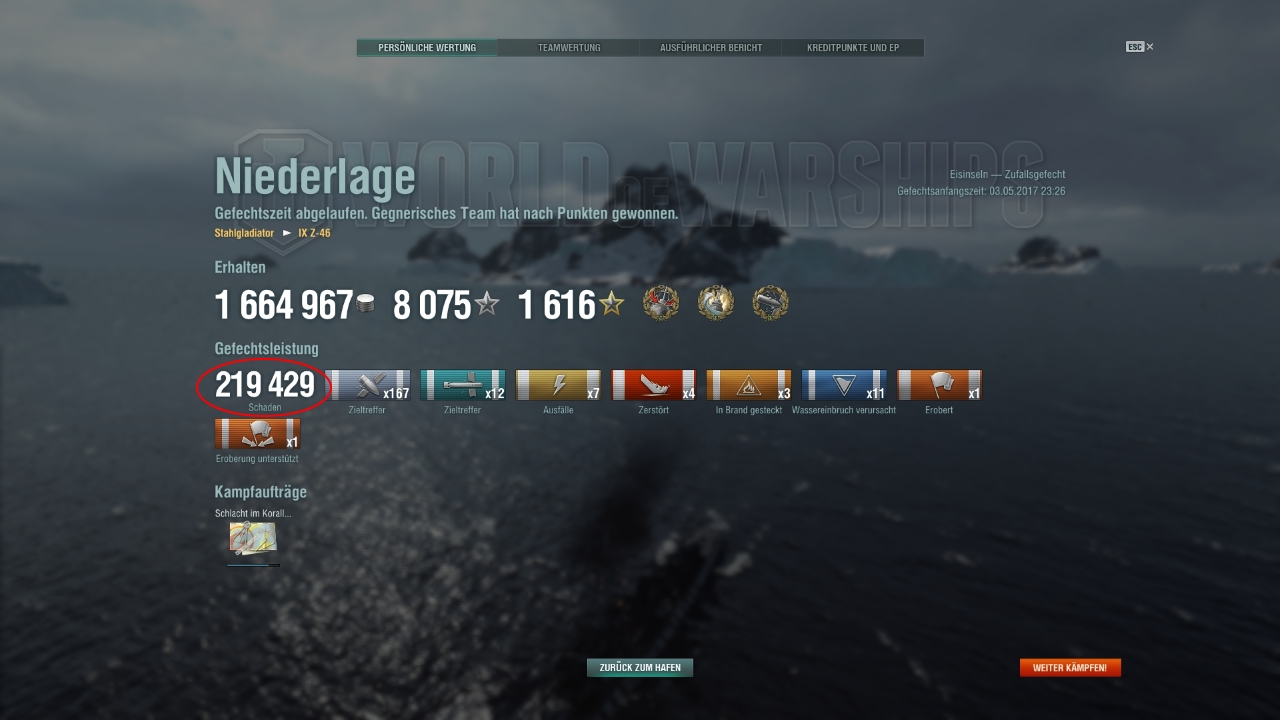
Task: Click the Erobert capture ribbon
Action: (939, 386)
